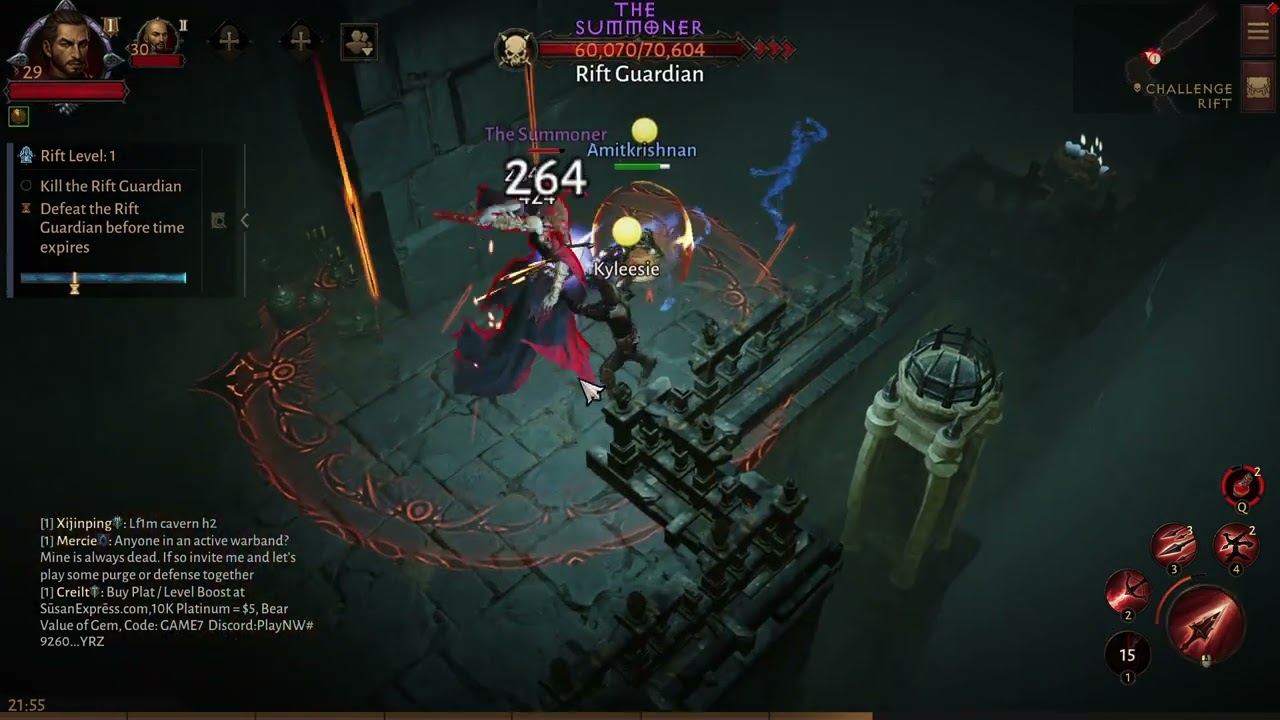Open the inventory bag button
Viewport: 1280px width, 720px height.
(1257, 87)
